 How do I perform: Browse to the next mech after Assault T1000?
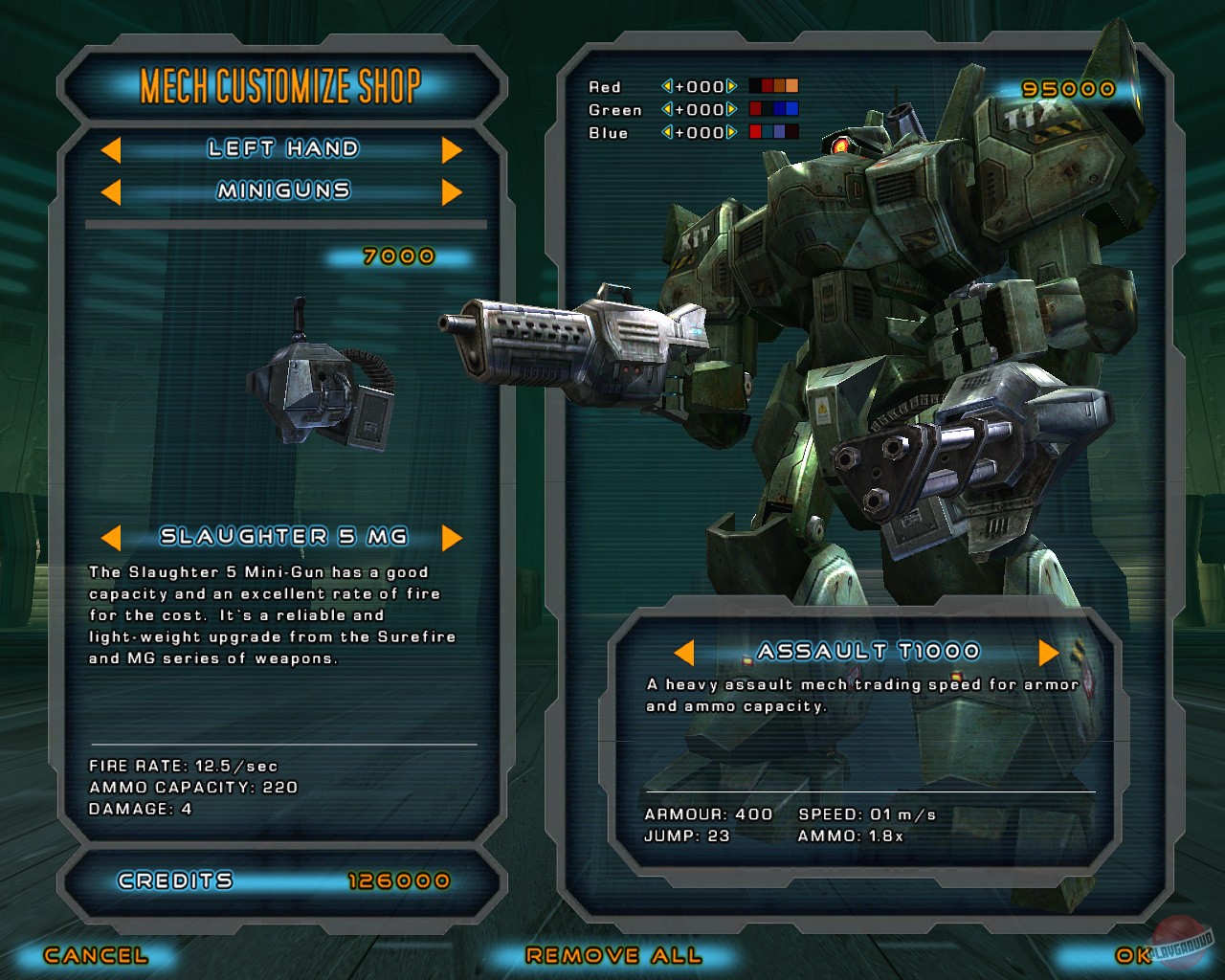(x=1047, y=651)
